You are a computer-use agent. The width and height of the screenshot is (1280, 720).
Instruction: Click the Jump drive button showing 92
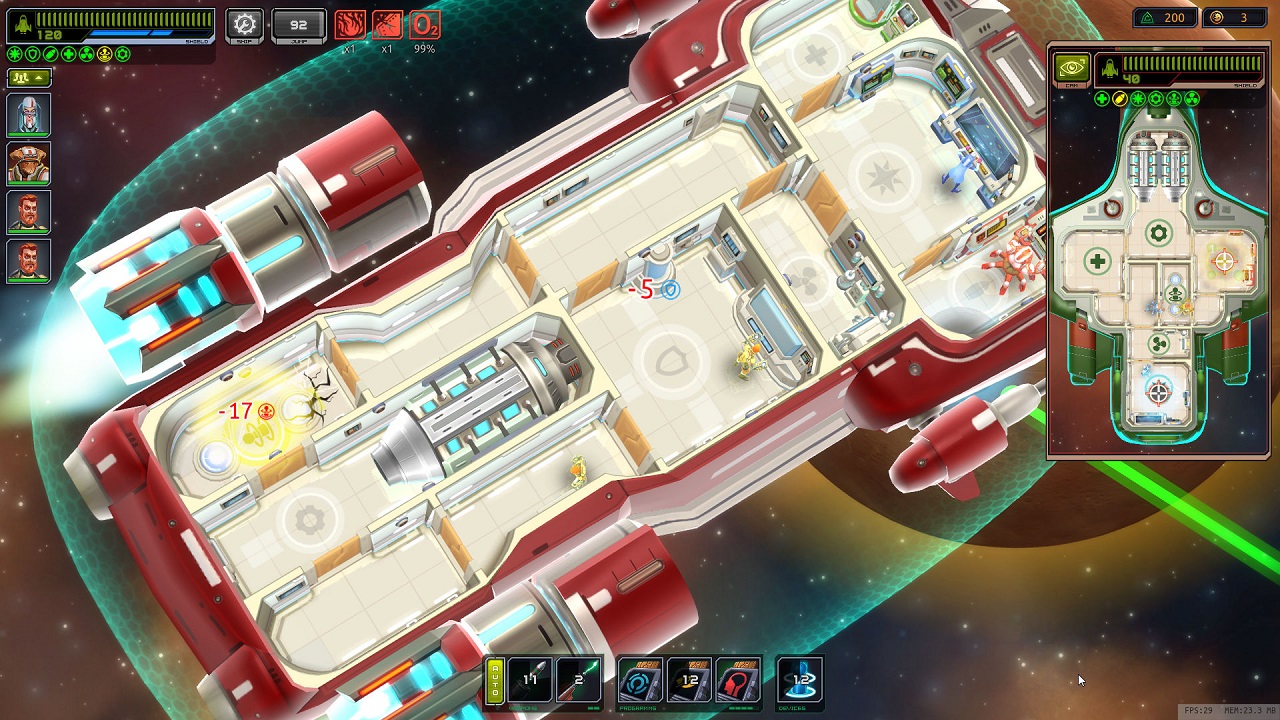[x=298, y=25]
